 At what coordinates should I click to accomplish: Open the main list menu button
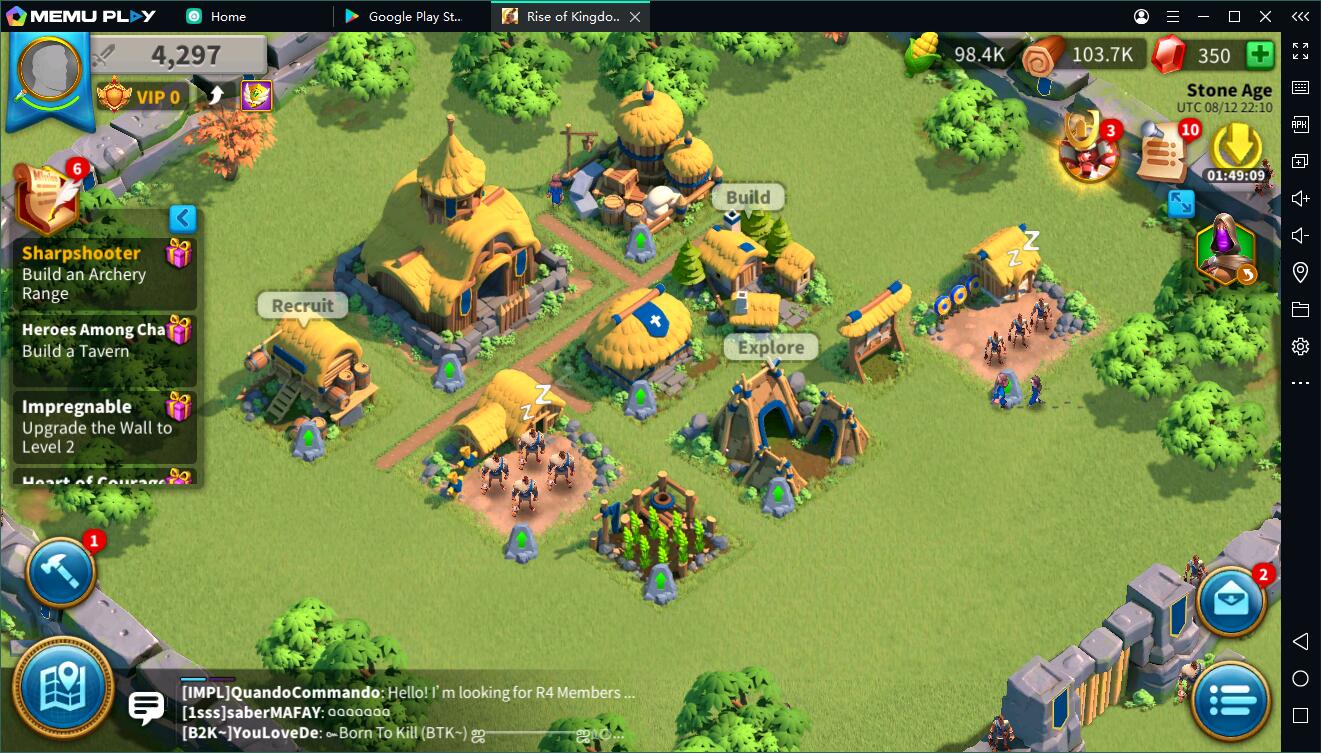click(x=1231, y=700)
